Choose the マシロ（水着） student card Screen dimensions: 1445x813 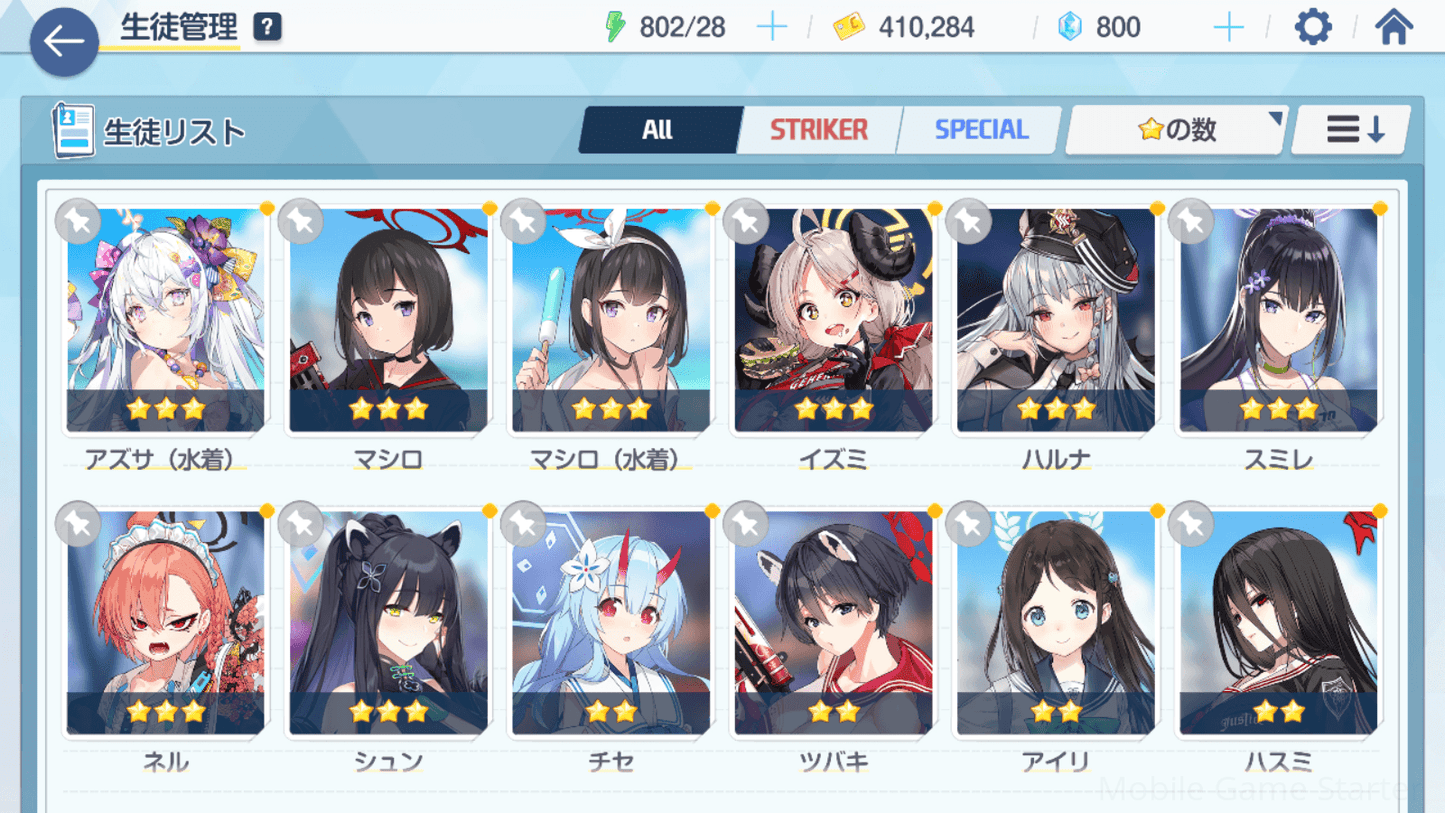tap(611, 321)
